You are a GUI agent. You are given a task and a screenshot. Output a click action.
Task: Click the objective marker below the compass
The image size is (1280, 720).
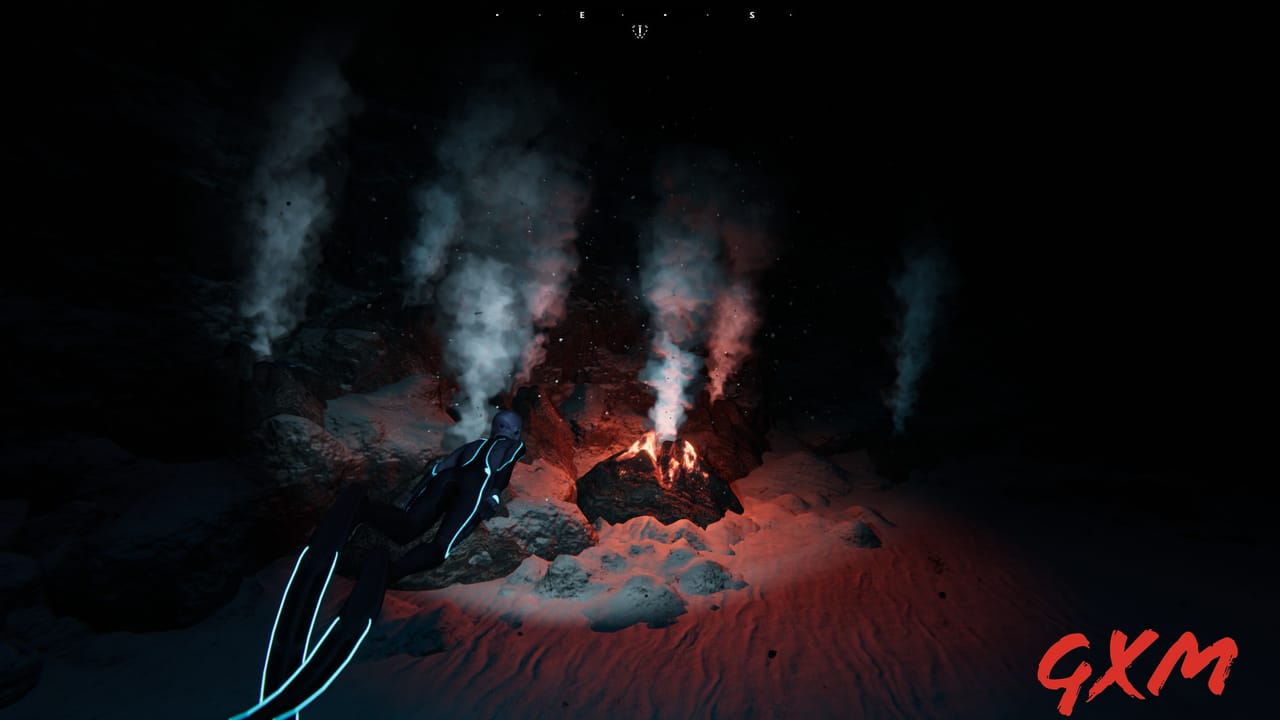click(x=640, y=31)
